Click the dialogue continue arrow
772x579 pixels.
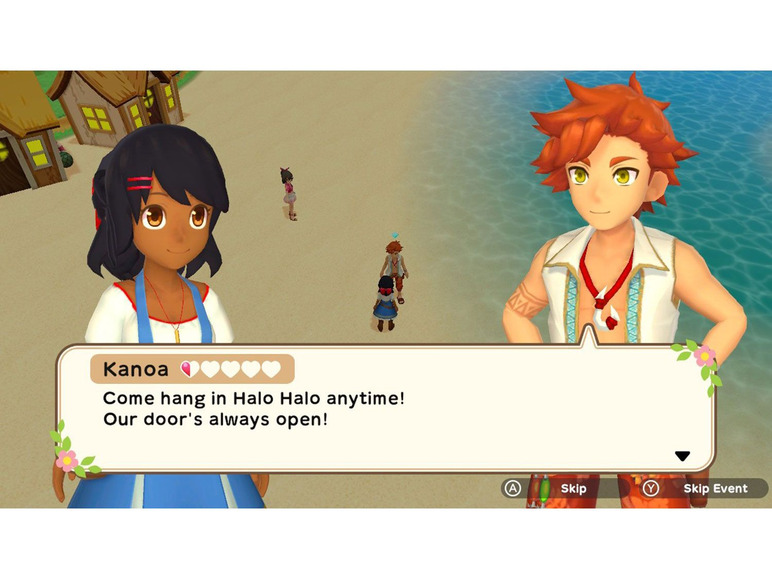click(x=682, y=456)
